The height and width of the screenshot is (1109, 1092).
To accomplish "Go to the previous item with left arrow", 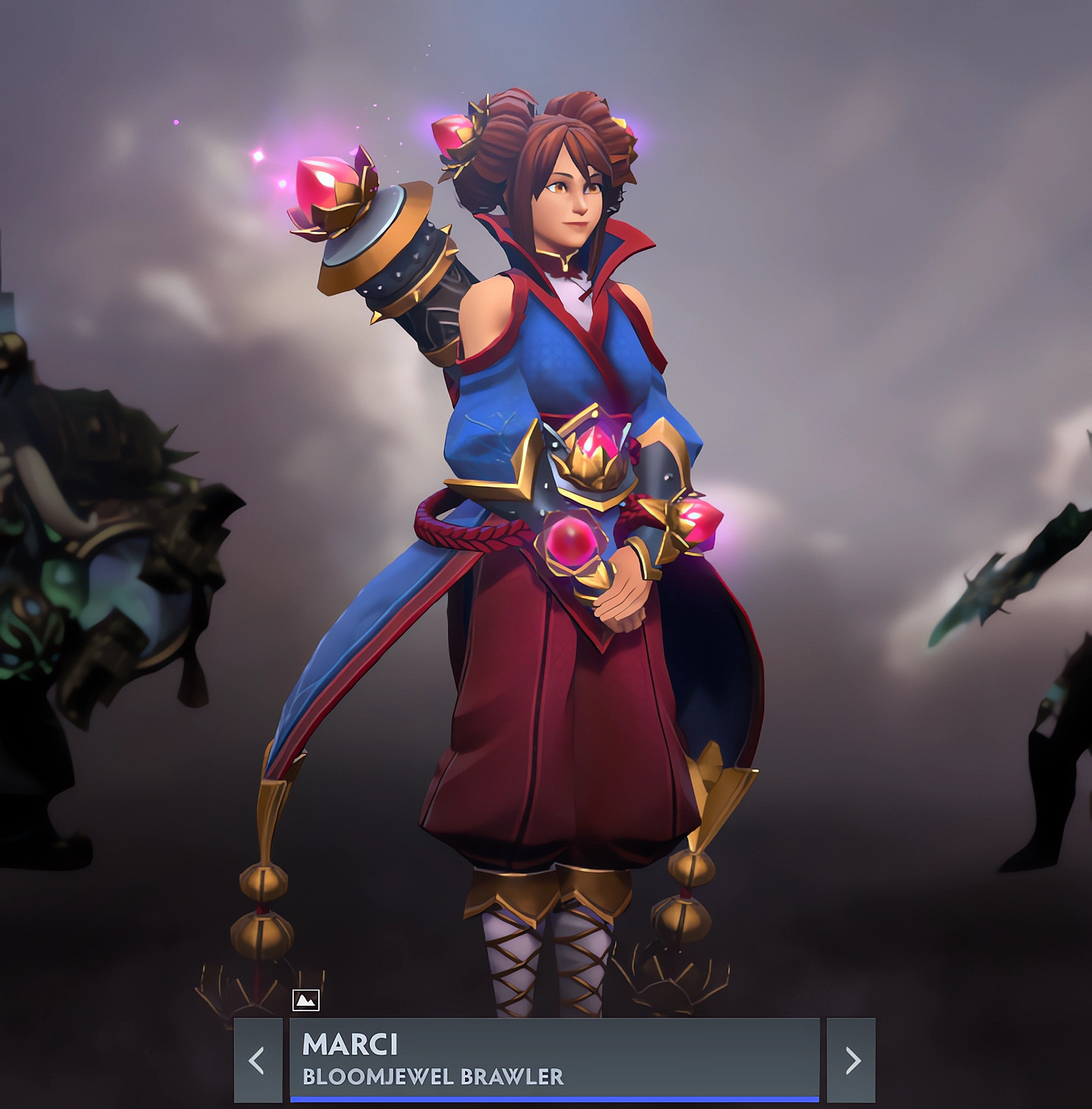I will coord(257,1060).
